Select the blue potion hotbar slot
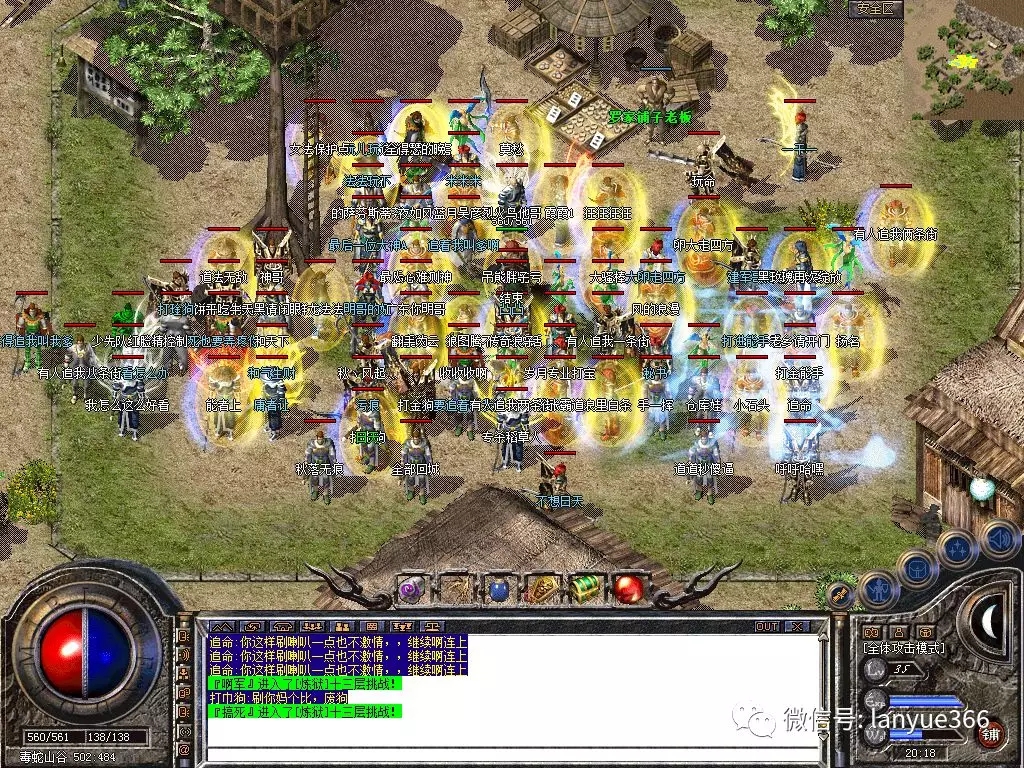This screenshot has height=768, width=1024. [x=497, y=589]
